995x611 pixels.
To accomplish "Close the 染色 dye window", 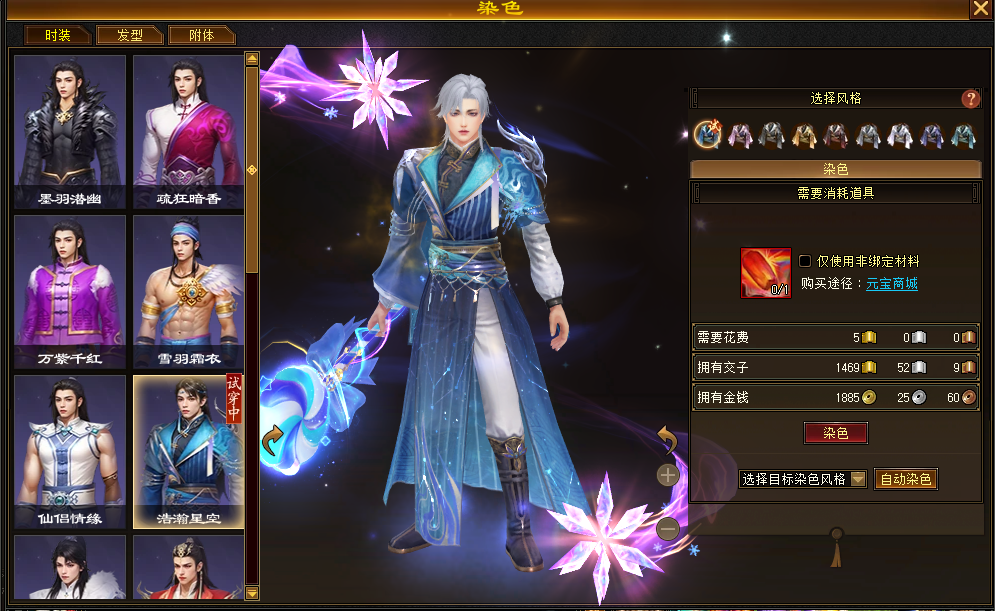I will pyautogui.click(x=980, y=9).
